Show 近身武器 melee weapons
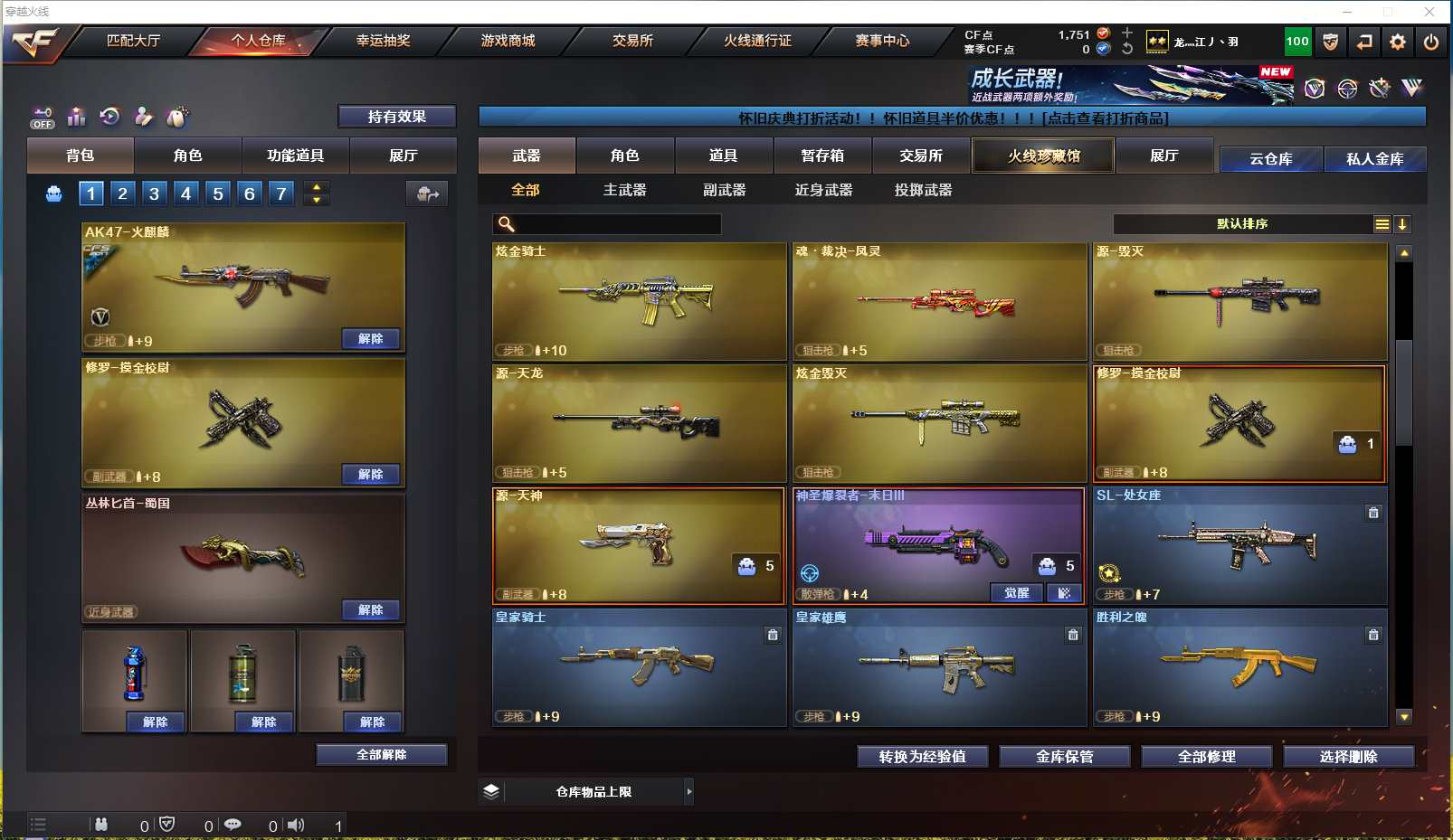Viewport: 1453px width, 840px height. click(823, 190)
